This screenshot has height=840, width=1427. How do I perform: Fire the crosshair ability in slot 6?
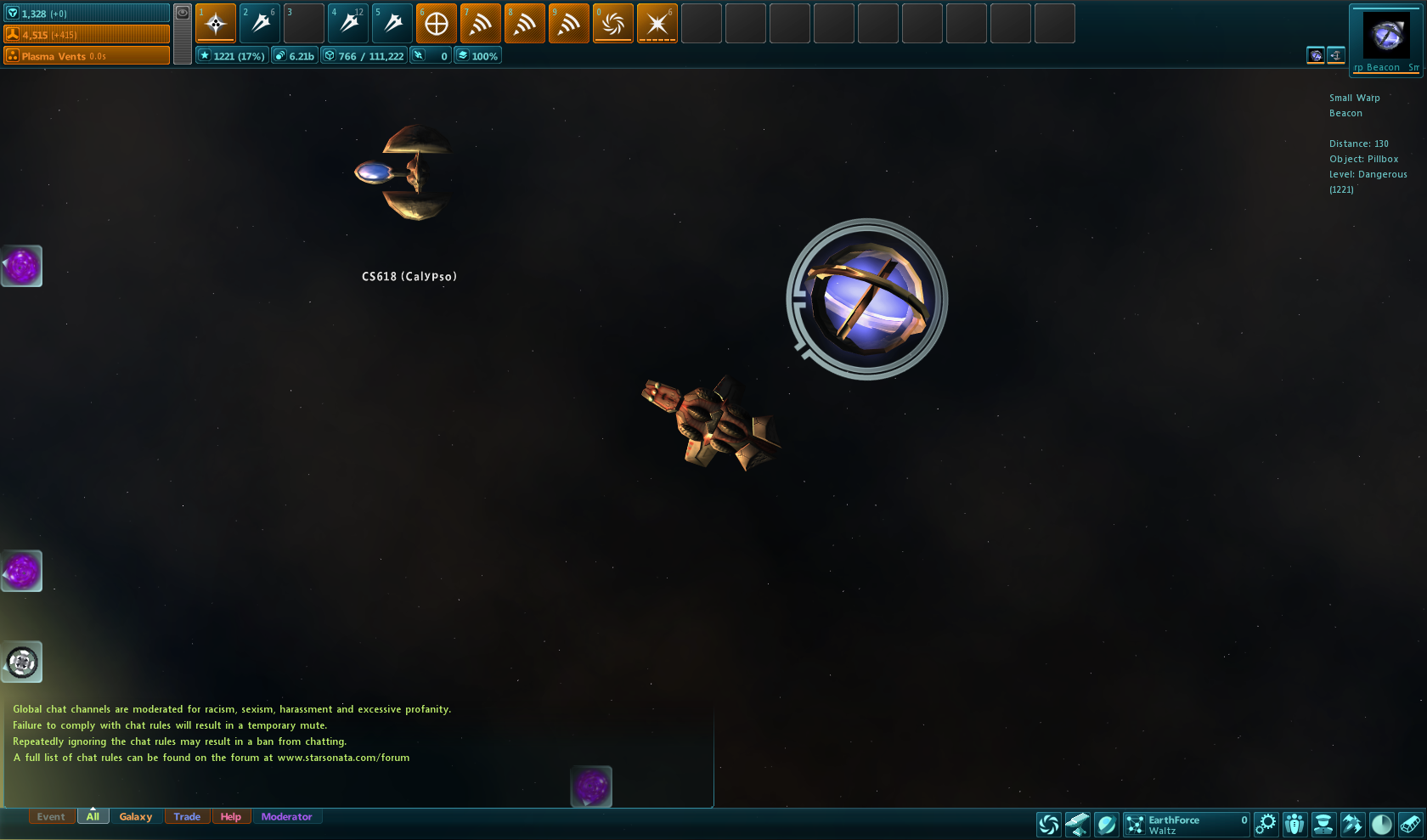coord(437,23)
